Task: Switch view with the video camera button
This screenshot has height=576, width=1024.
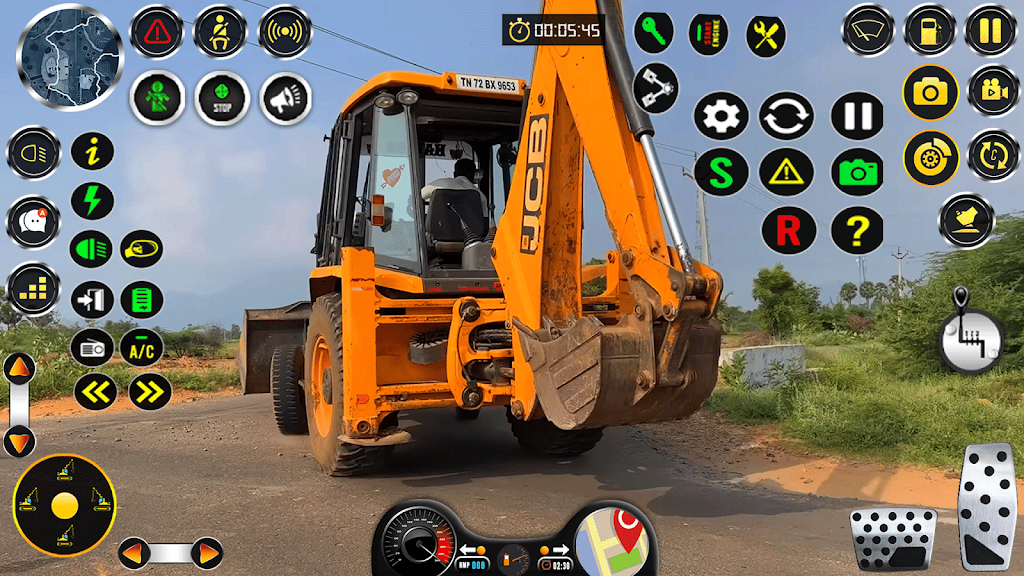Action: click(x=993, y=92)
